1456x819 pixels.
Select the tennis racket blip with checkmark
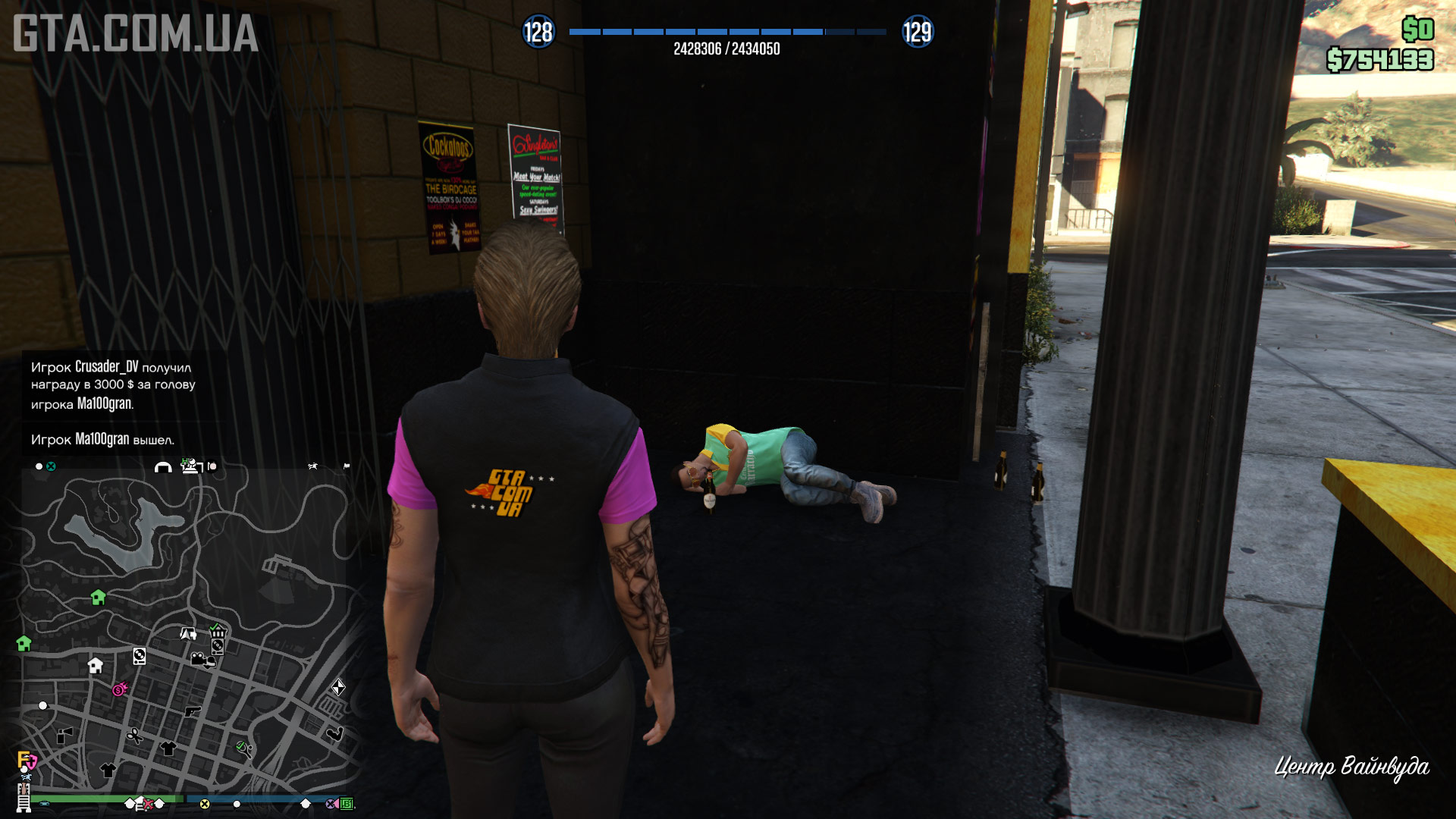coord(243,748)
